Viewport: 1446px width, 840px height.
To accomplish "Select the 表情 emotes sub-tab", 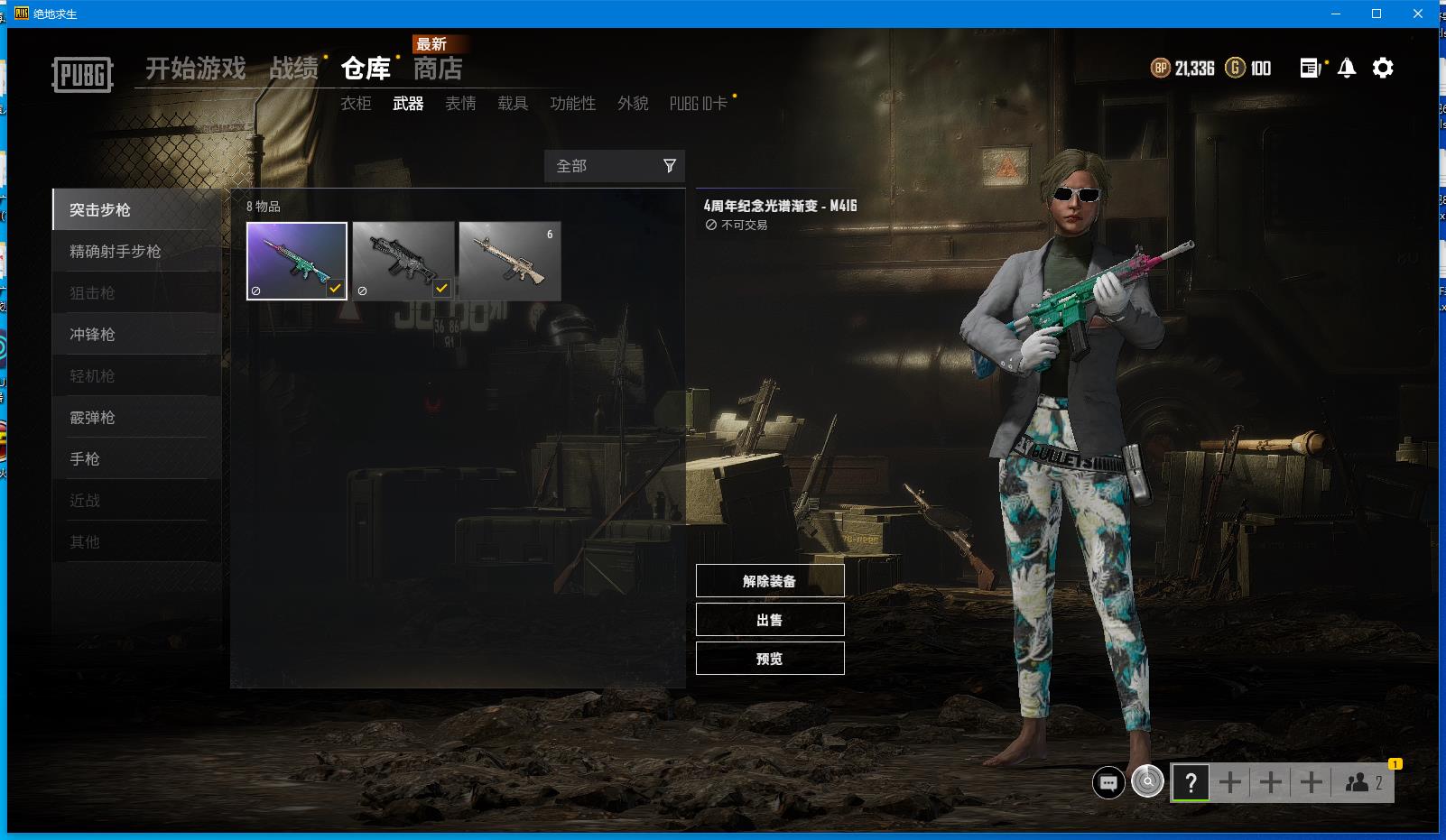I will tap(460, 104).
